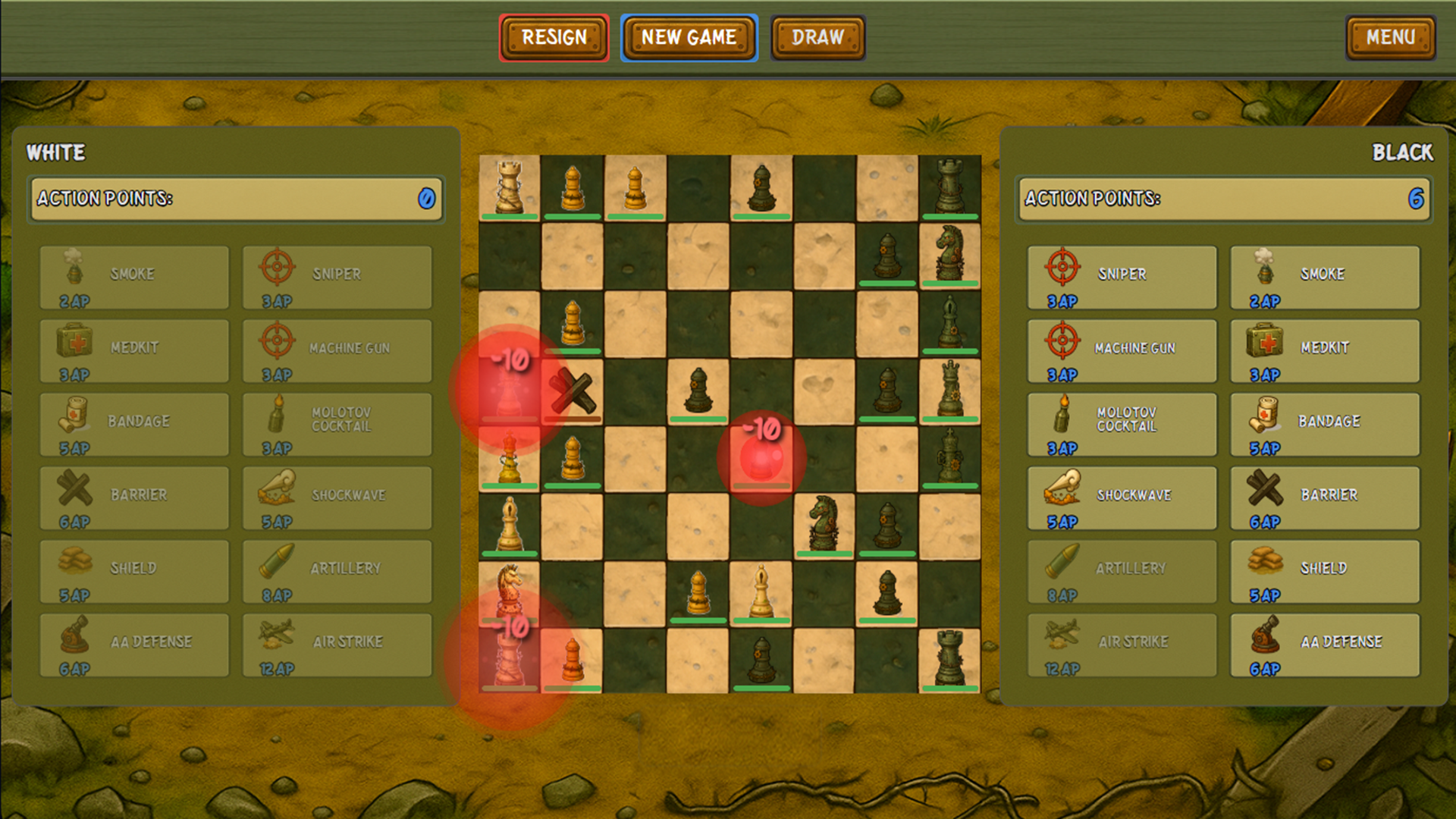Screen dimensions: 1456x819
Task: Start a New Game
Action: (x=688, y=37)
